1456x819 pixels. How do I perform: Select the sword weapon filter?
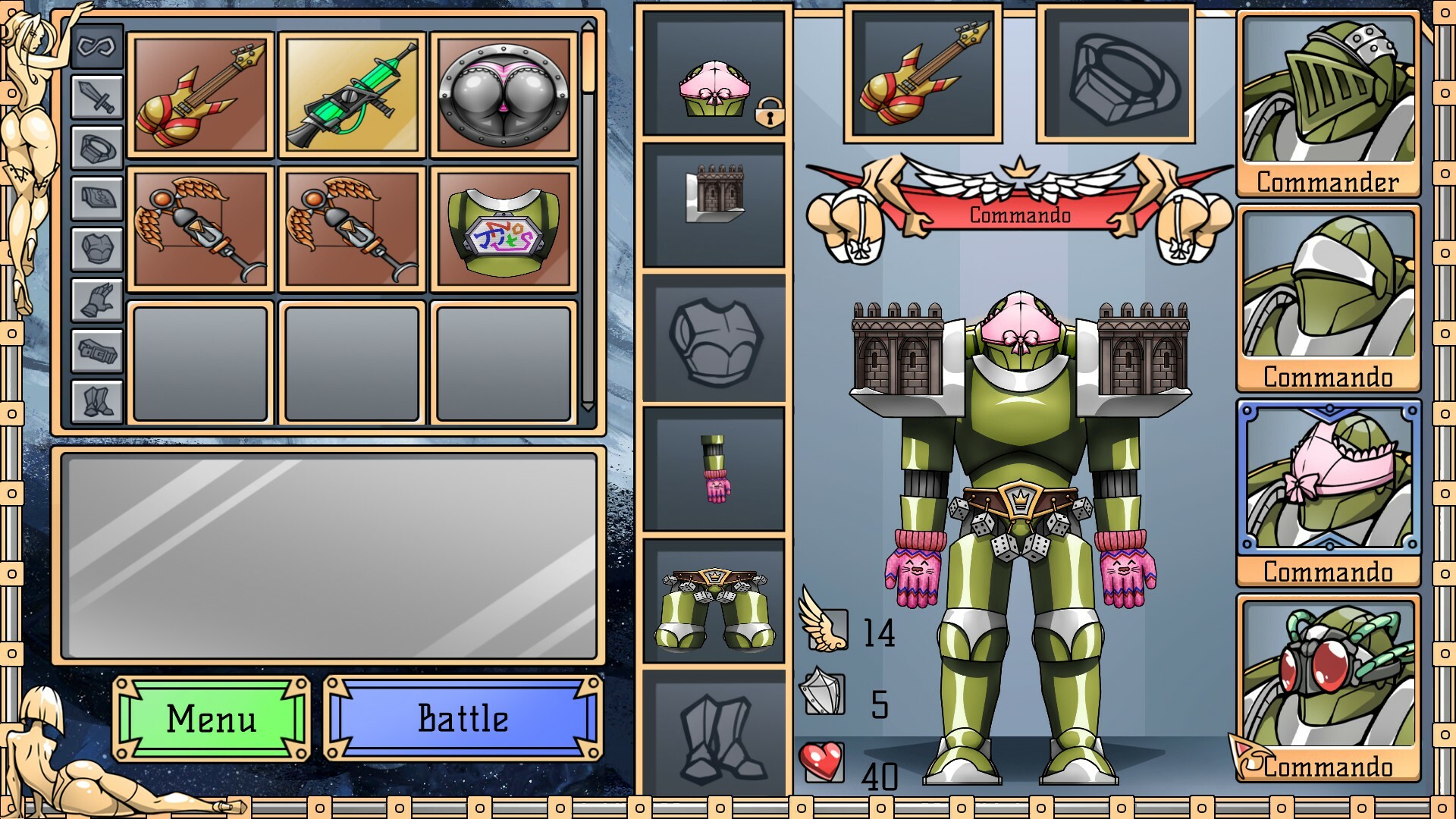[96, 97]
